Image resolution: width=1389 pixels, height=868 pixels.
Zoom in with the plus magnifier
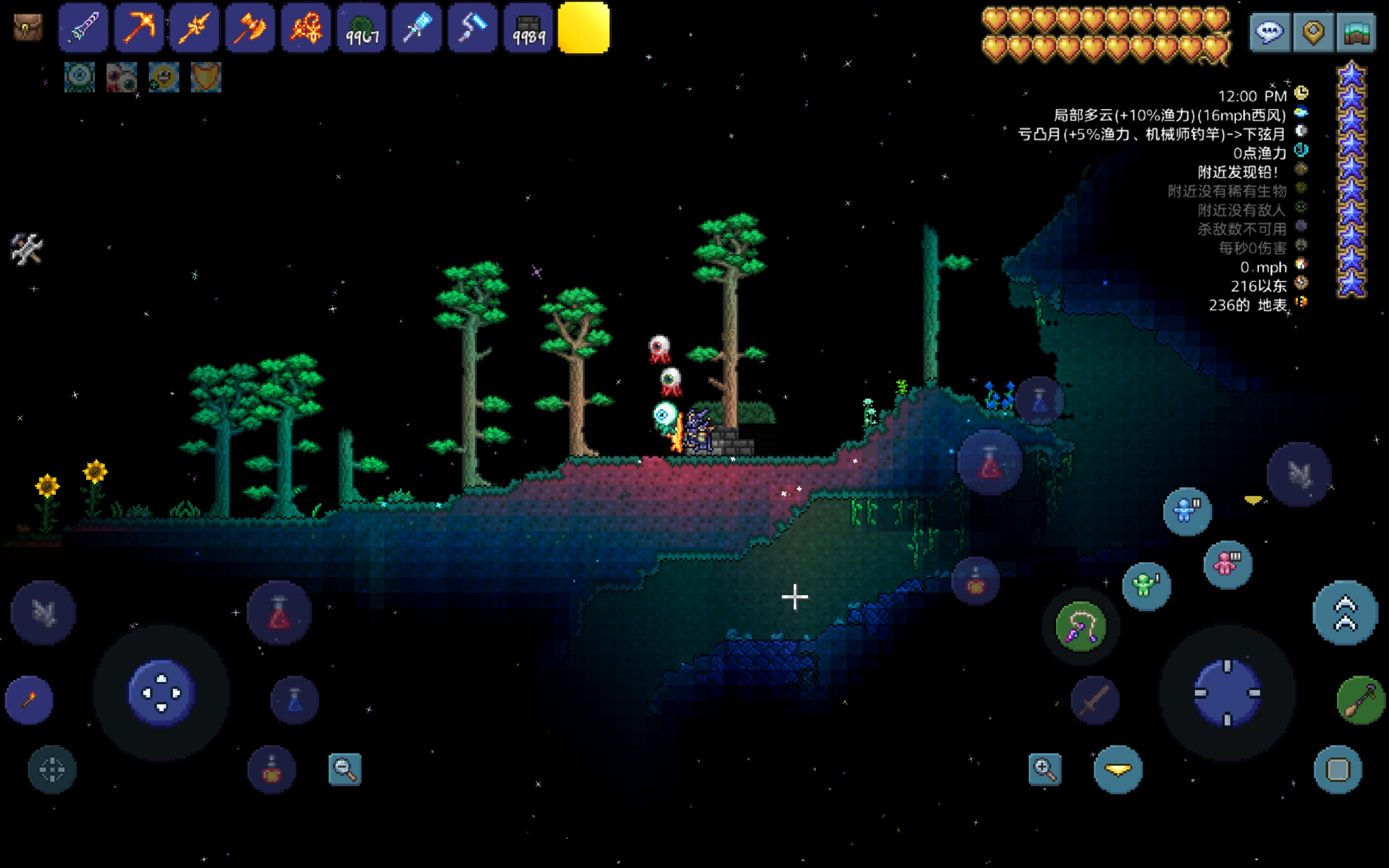1044,769
